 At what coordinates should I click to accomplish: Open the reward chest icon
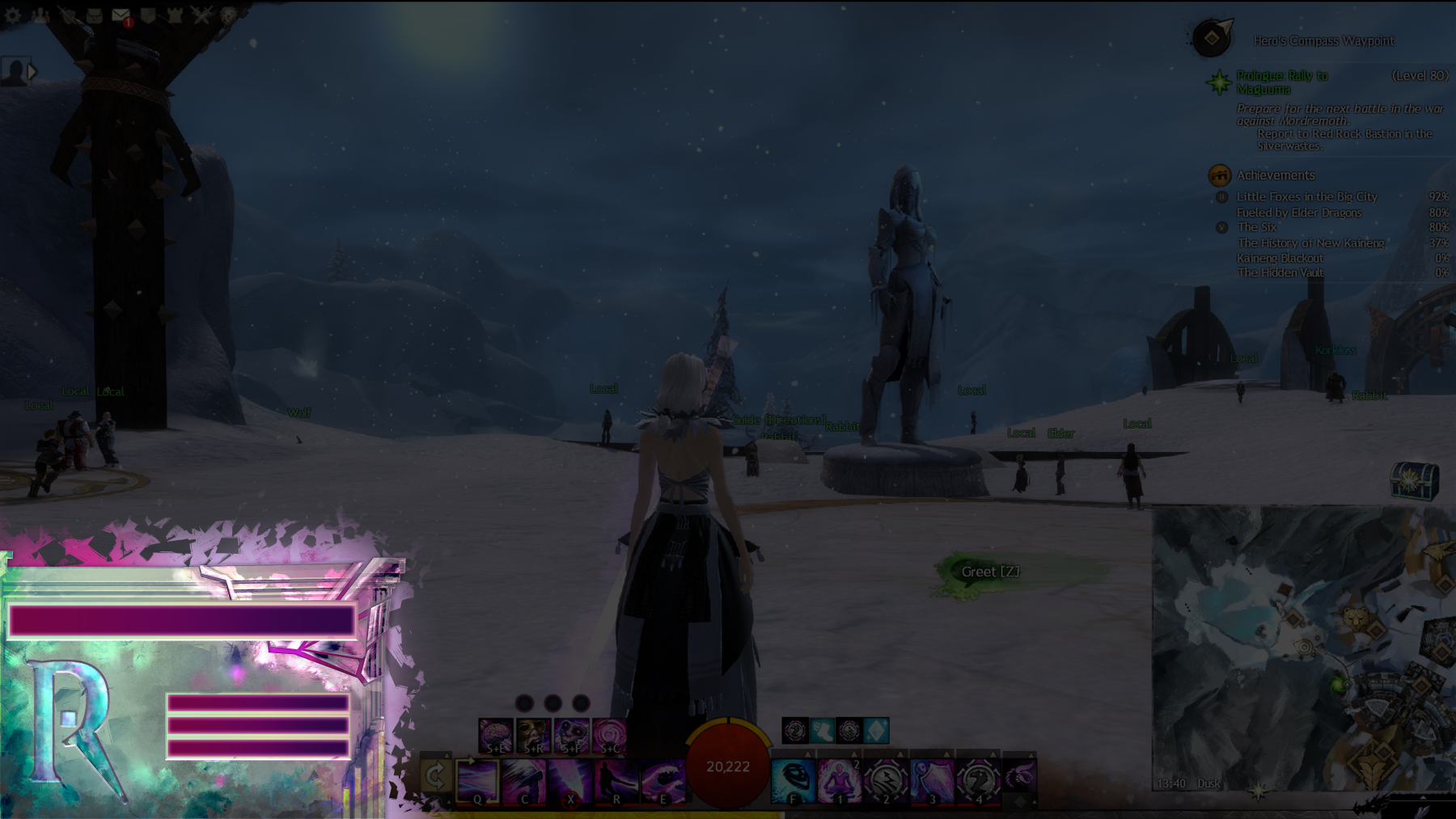tap(1414, 481)
